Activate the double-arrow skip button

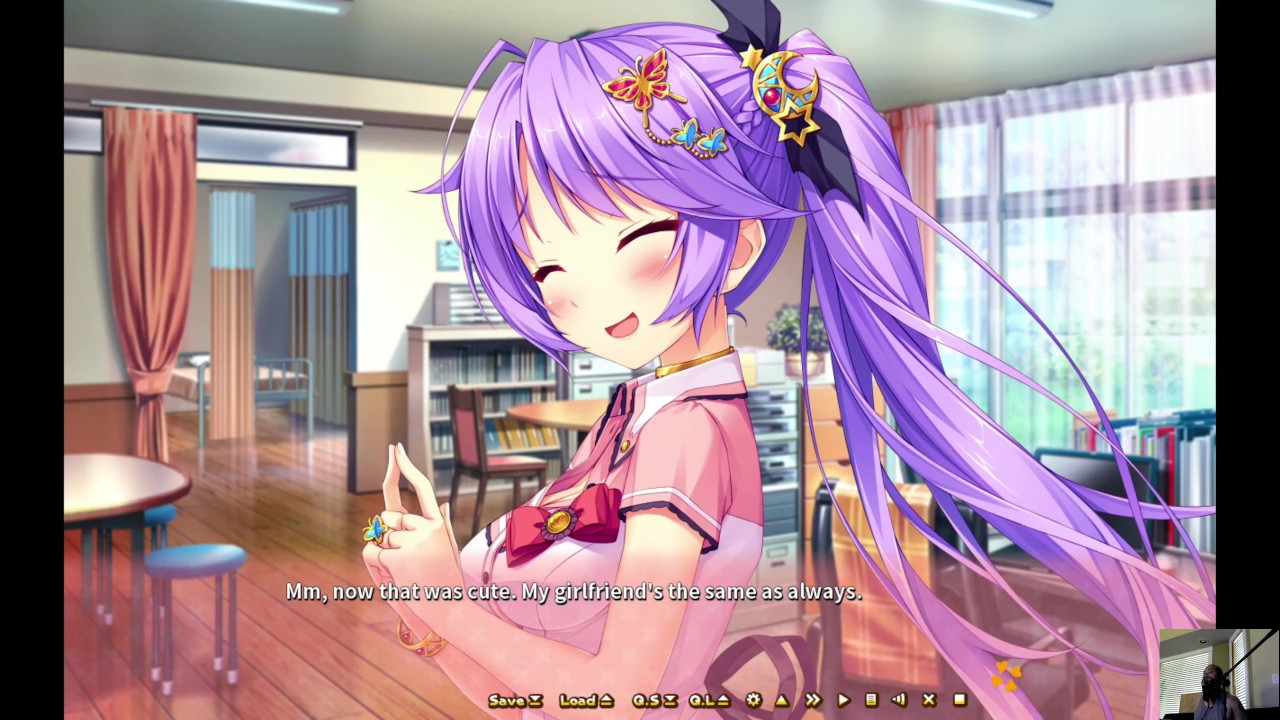(x=812, y=701)
